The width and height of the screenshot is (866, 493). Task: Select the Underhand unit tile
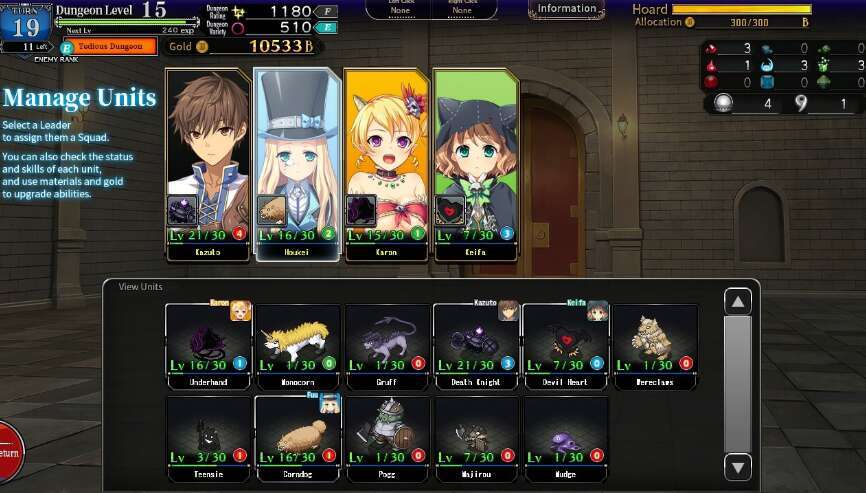pos(208,345)
